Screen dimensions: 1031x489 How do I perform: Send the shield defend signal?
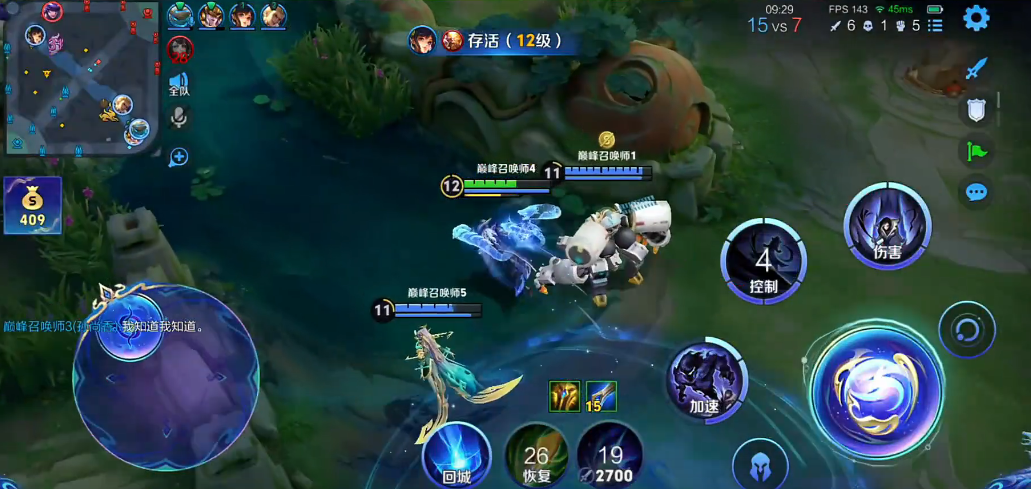tap(976, 110)
